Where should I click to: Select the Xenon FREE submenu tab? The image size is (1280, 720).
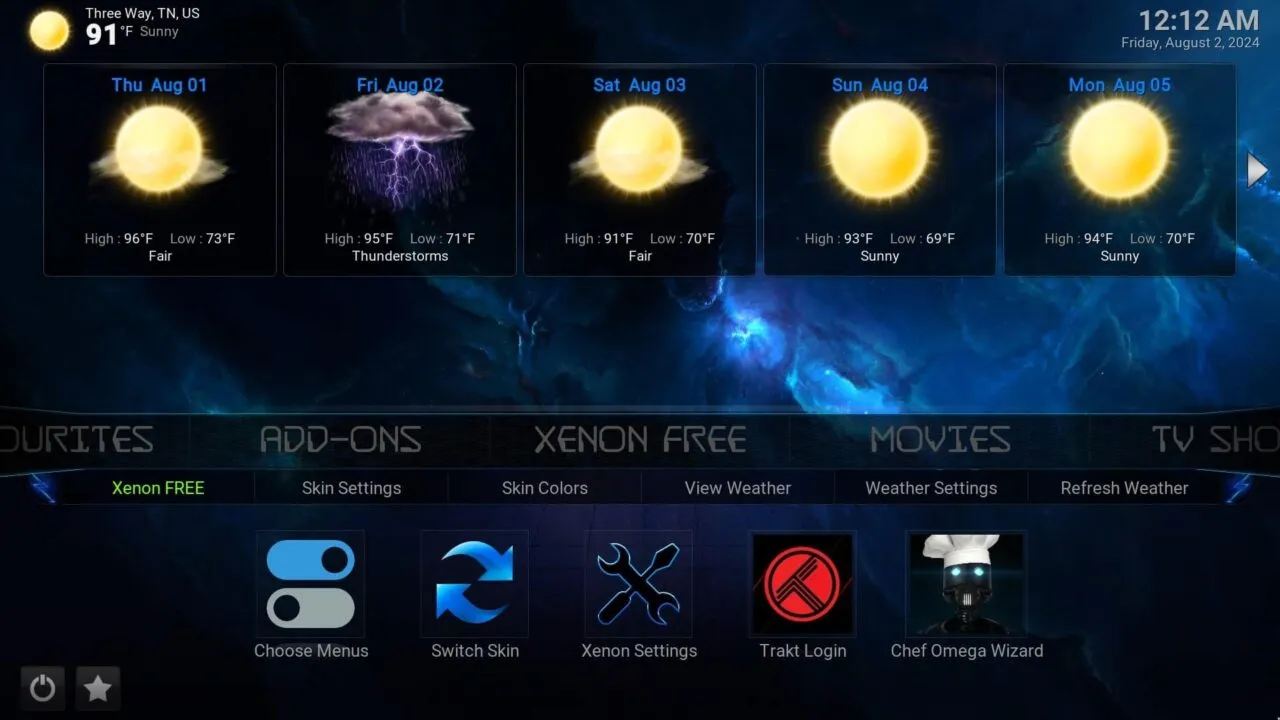tap(157, 488)
